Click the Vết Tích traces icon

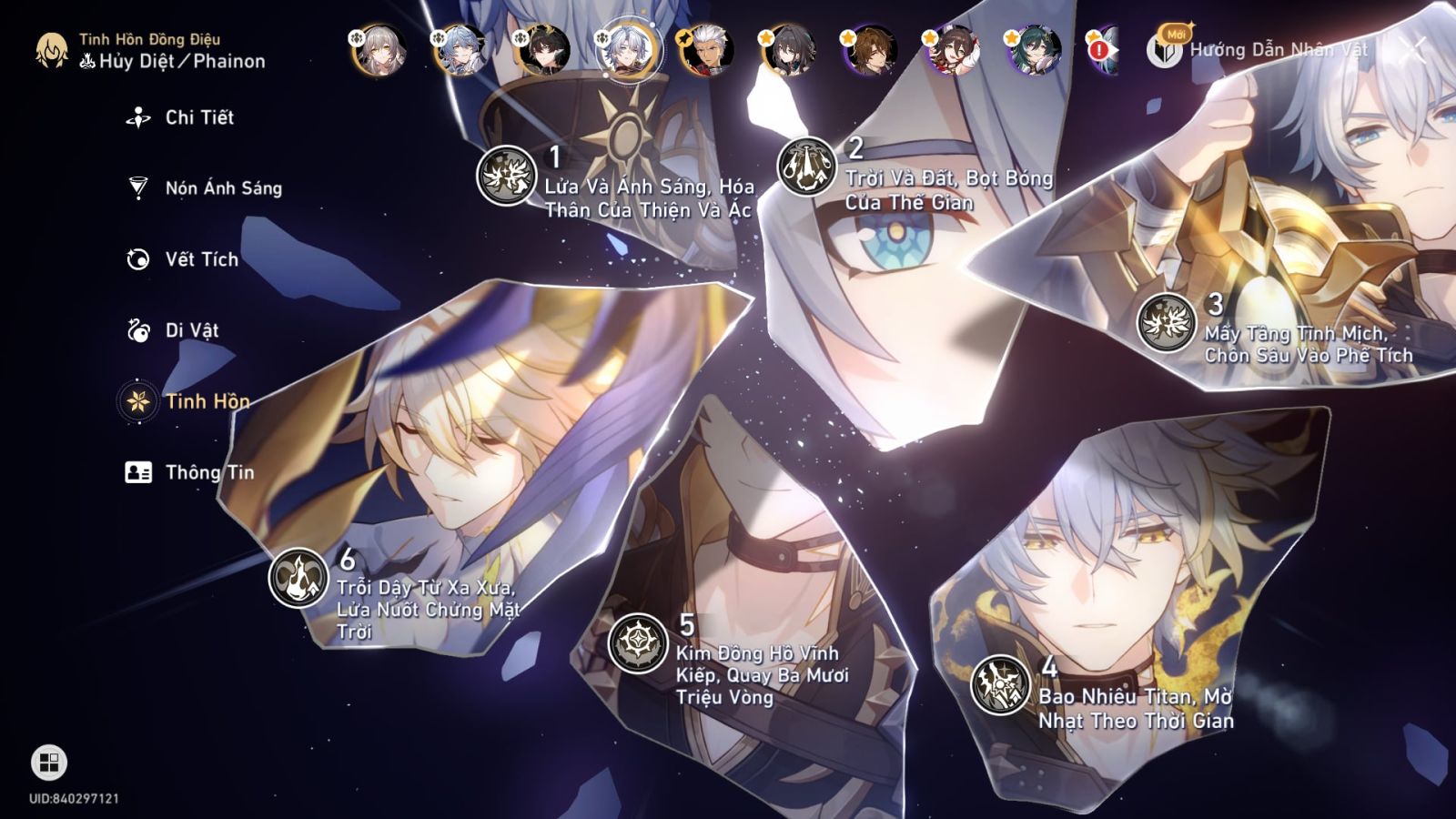(136, 259)
